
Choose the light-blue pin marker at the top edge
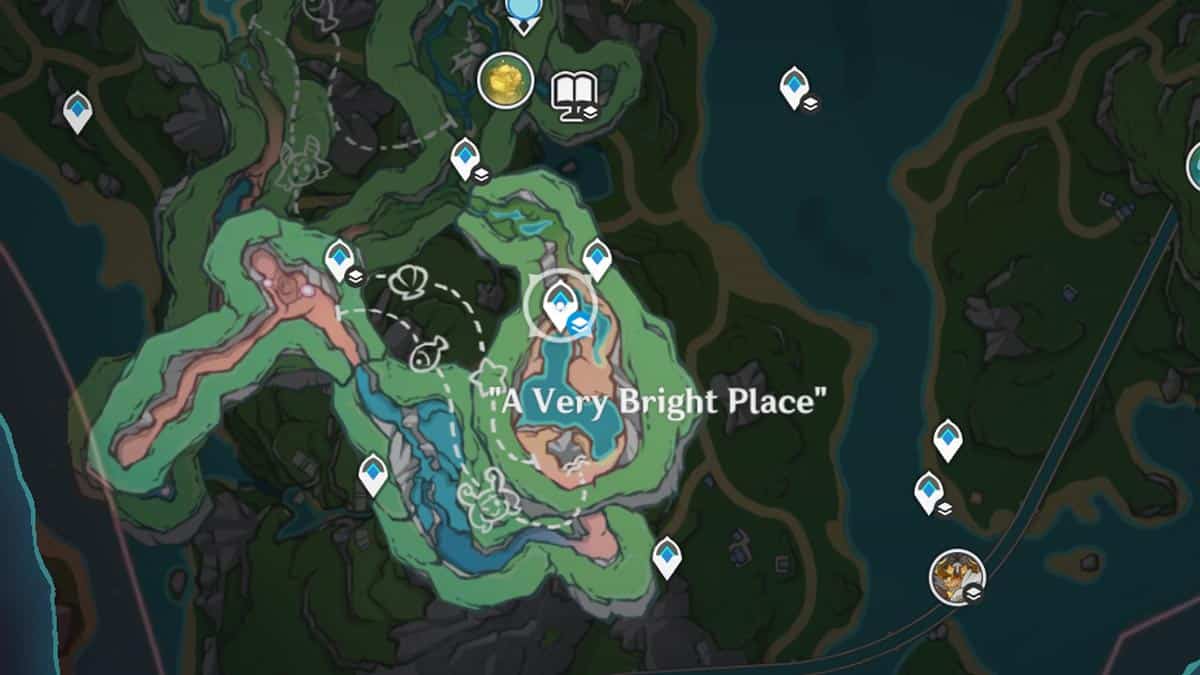point(521,12)
